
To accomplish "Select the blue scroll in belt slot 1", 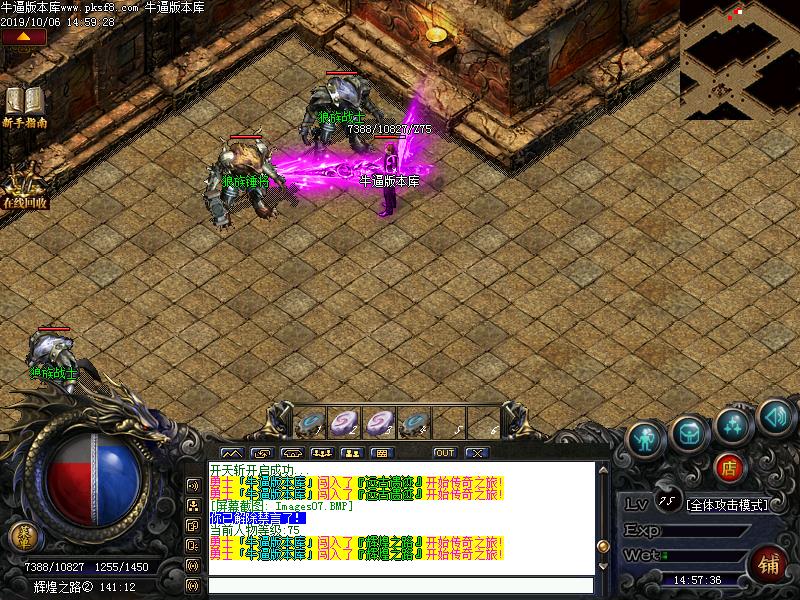I will [311, 423].
